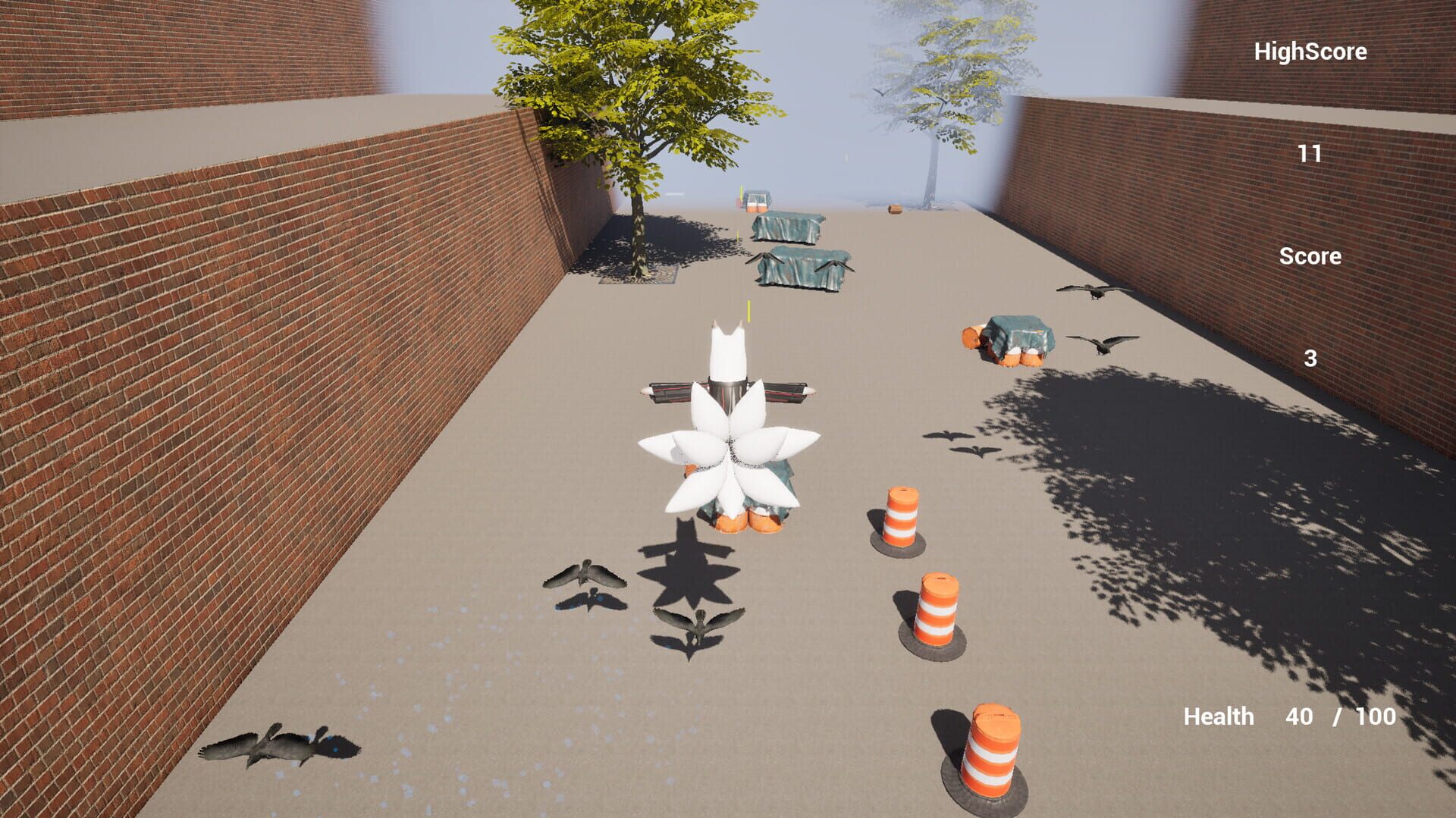The width and height of the screenshot is (1456, 818).
Task: Click the Score value 3
Action: click(x=1312, y=358)
